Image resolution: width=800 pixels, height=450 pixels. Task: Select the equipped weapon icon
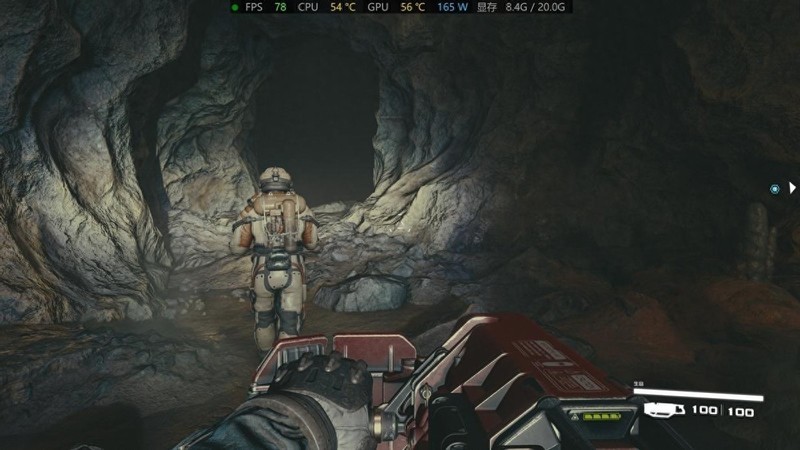click(663, 409)
